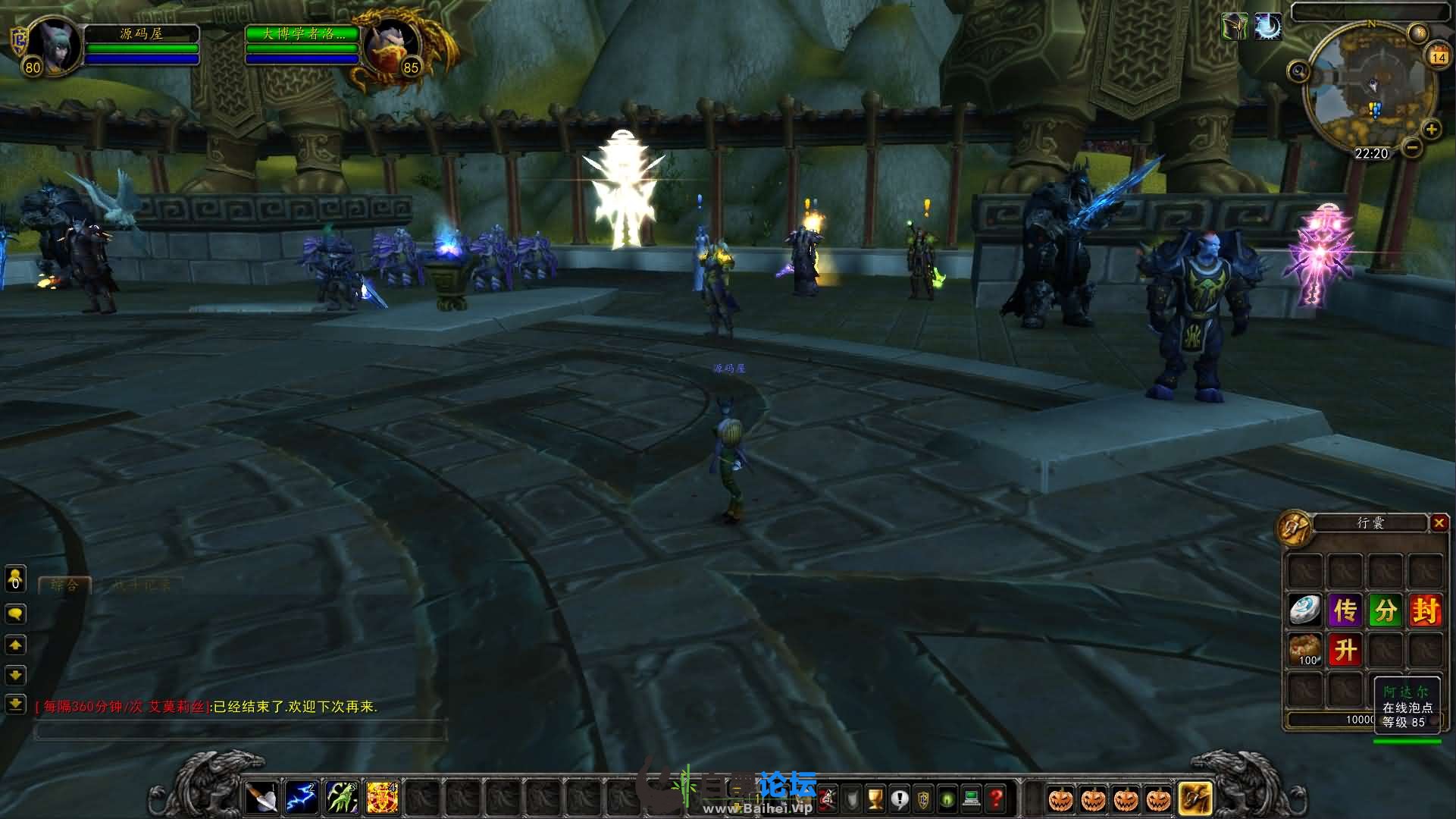
Task: Click the target portrait with level 85
Action: pyautogui.click(x=390, y=45)
